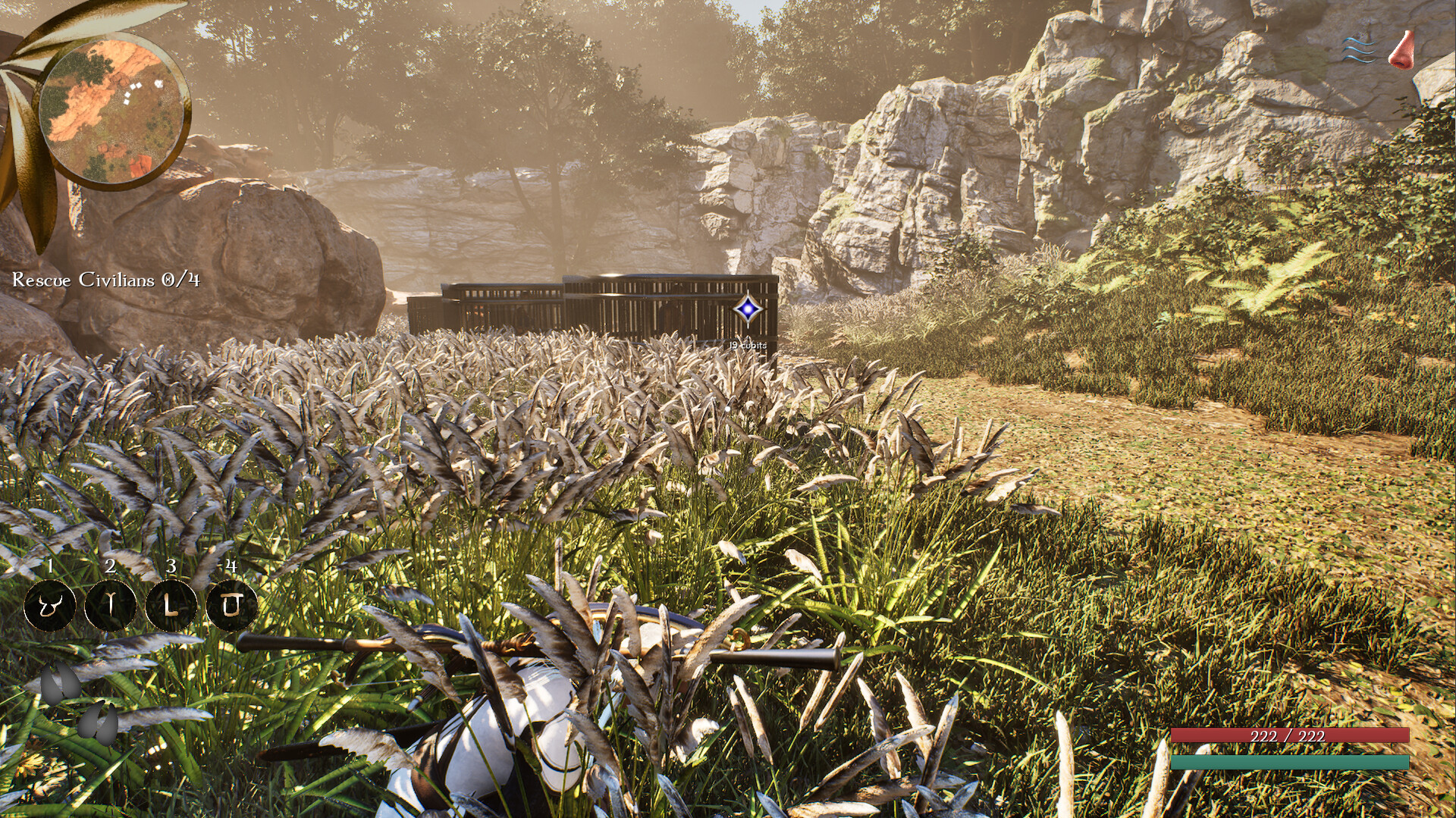Toggle the blue quest waypoint diamond marker

coord(747,308)
